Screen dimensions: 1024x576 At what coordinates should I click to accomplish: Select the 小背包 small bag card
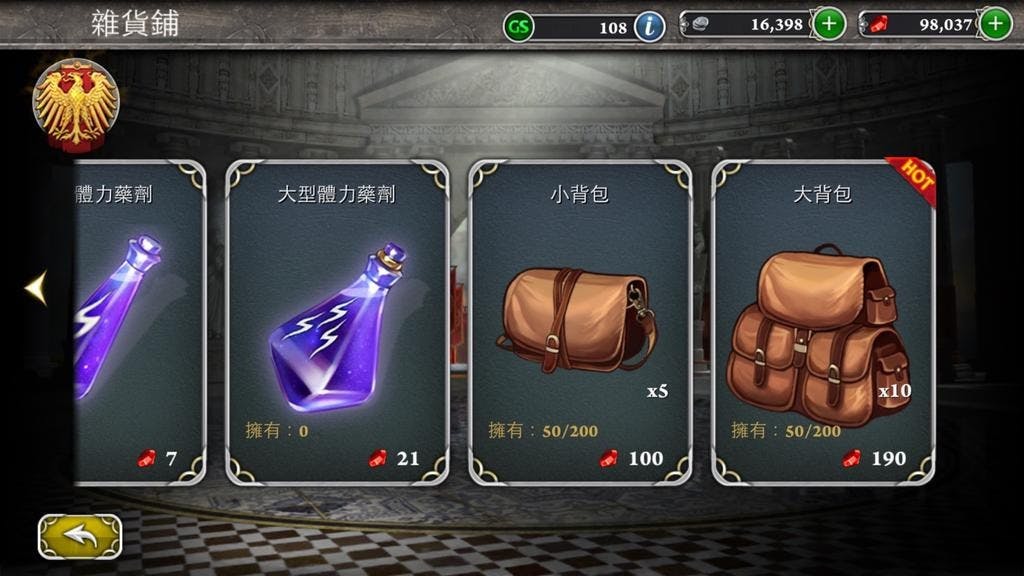click(x=580, y=322)
